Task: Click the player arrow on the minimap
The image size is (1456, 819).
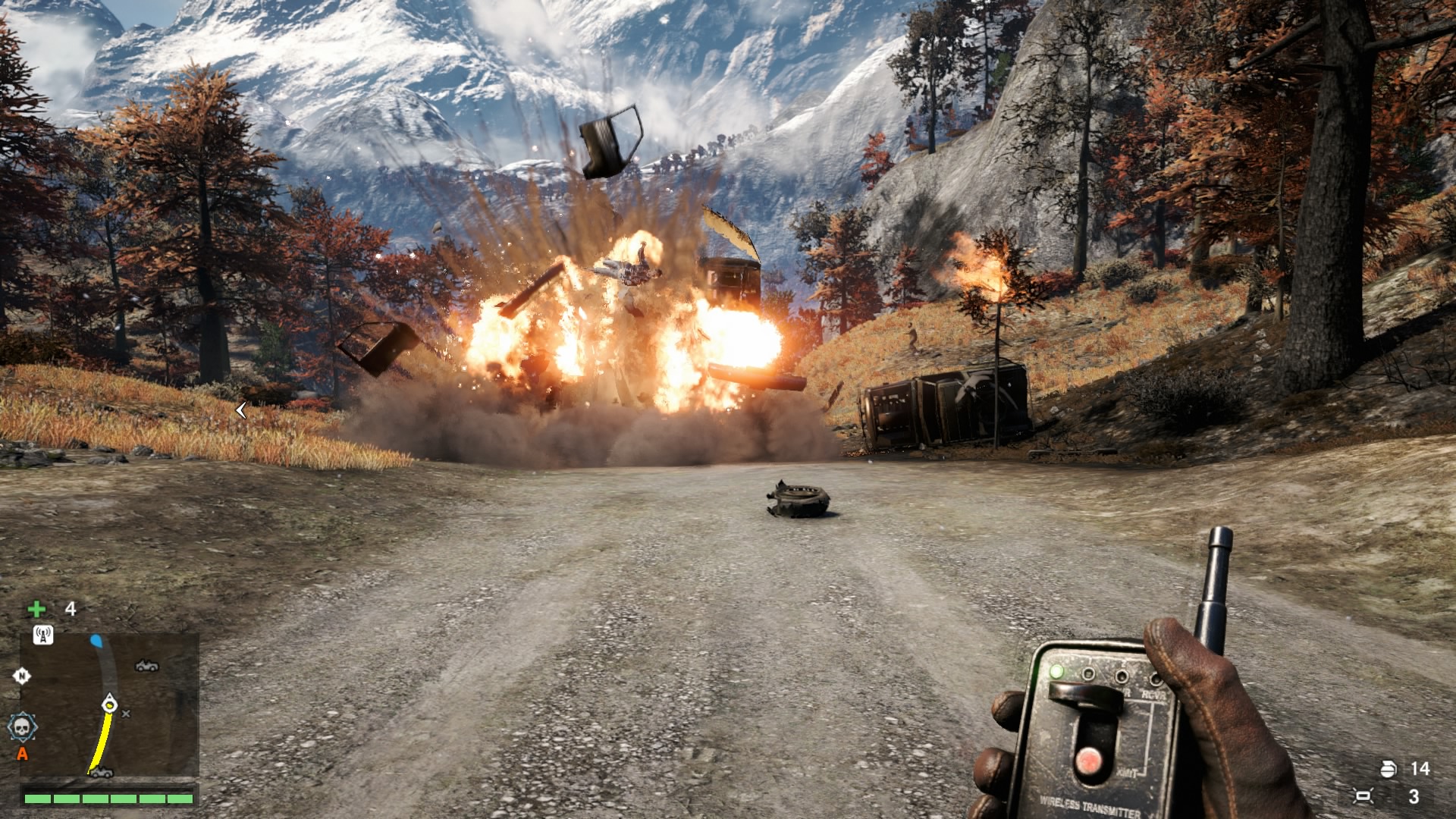Action: click(x=110, y=703)
